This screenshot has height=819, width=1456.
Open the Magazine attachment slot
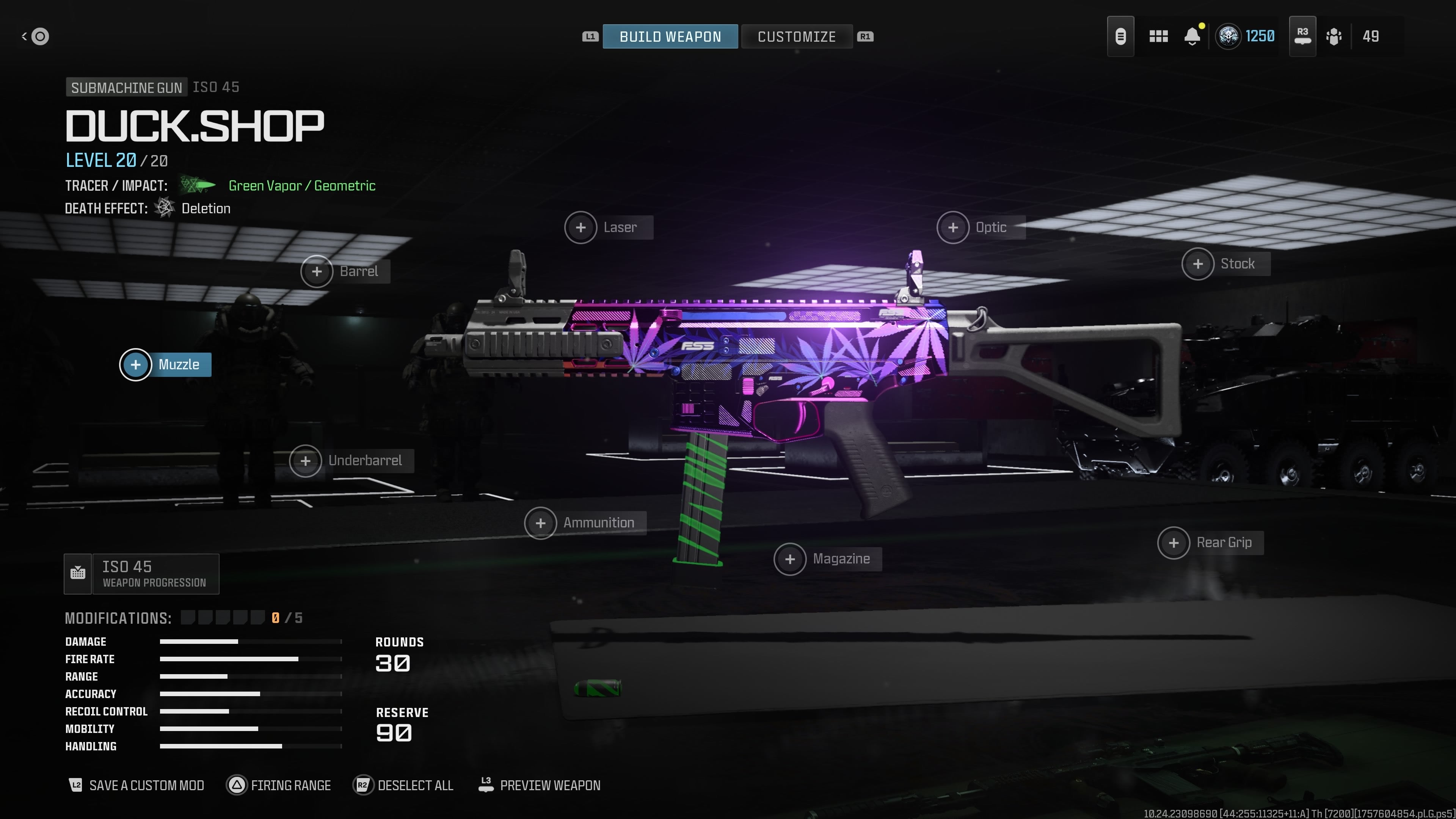pyautogui.click(x=827, y=559)
